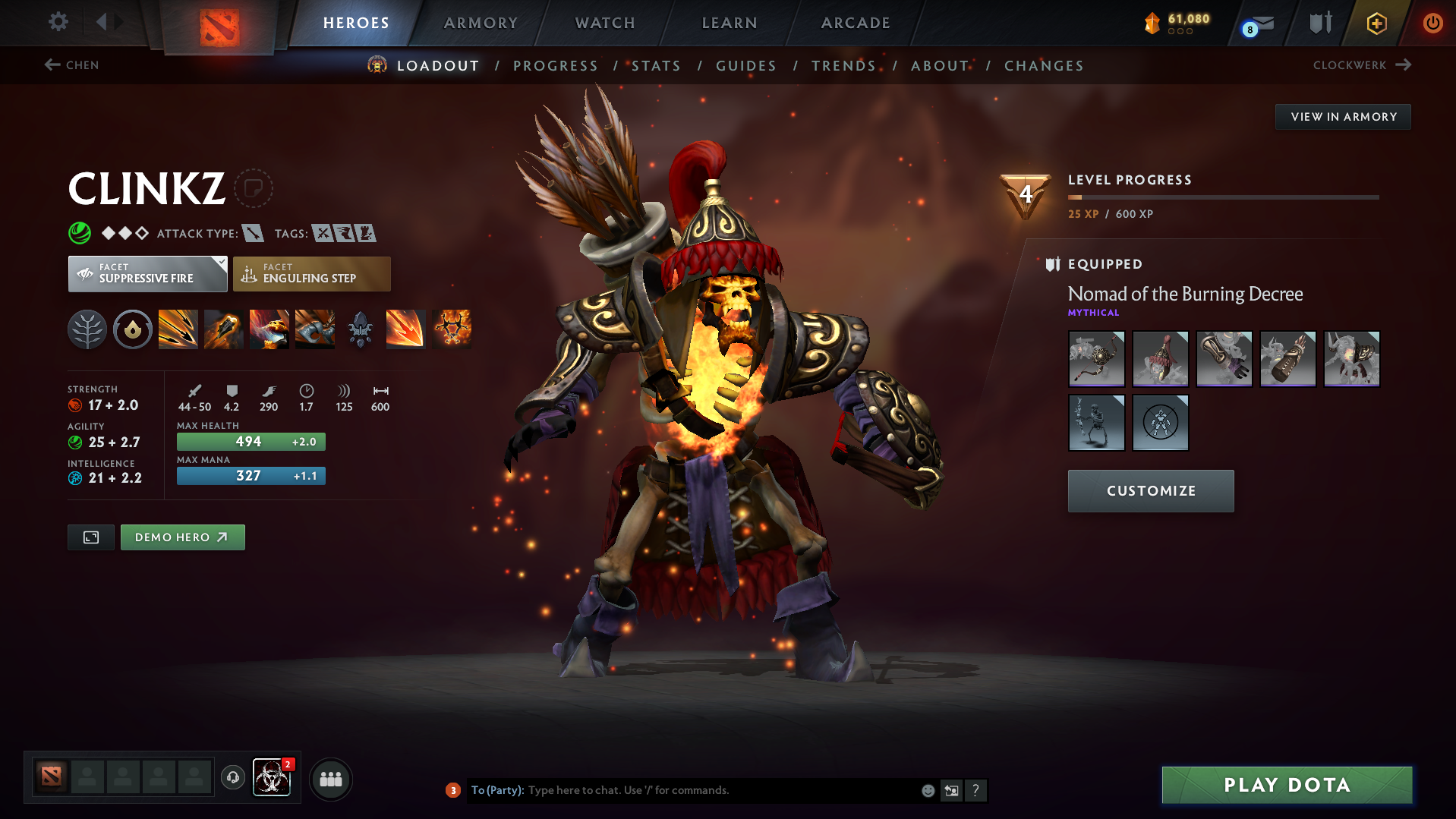This screenshot has width=1456, height=819.
Task: Click the shards currency icon
Action: 1152,23
